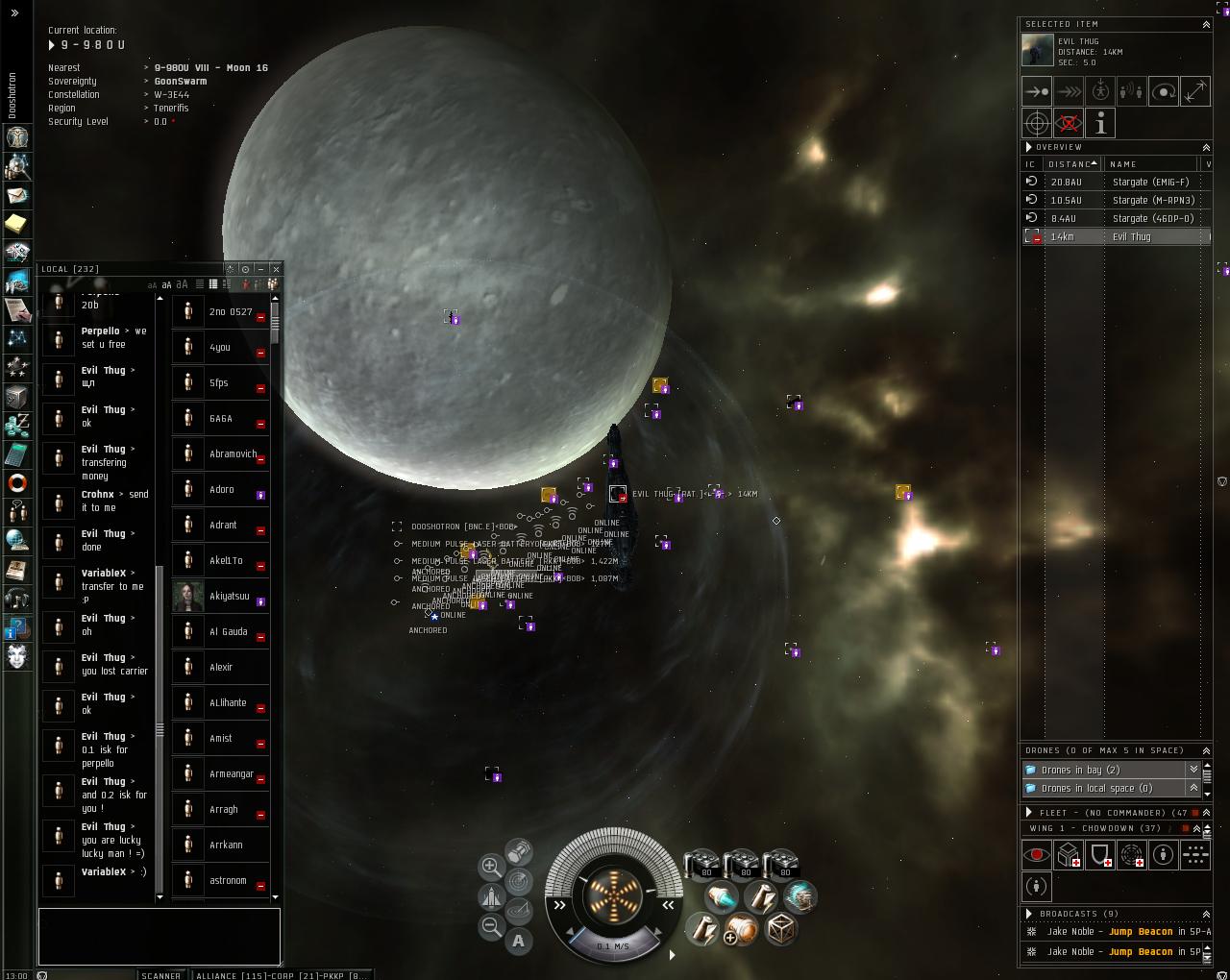
Task: Show info for the selected item
Action: click(1100, 123)
